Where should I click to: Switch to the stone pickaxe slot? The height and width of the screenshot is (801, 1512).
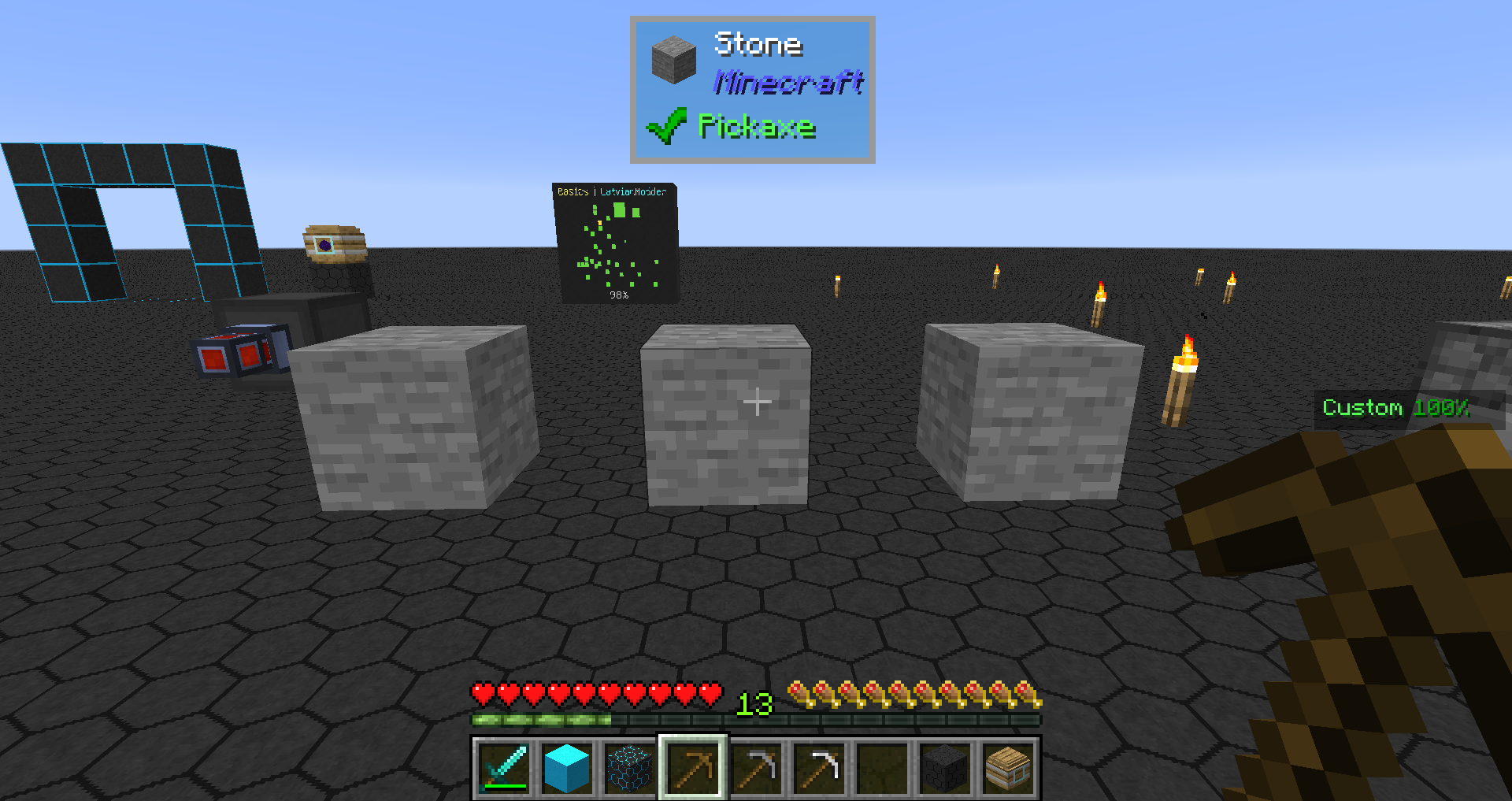(x=756, y=767)
